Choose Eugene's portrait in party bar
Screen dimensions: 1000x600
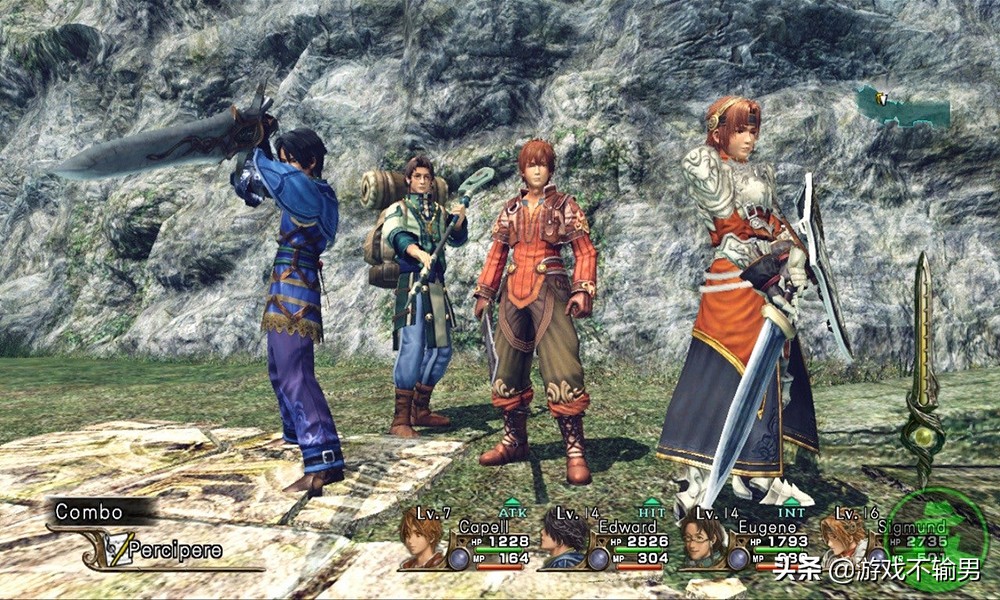tap(704, 544)
